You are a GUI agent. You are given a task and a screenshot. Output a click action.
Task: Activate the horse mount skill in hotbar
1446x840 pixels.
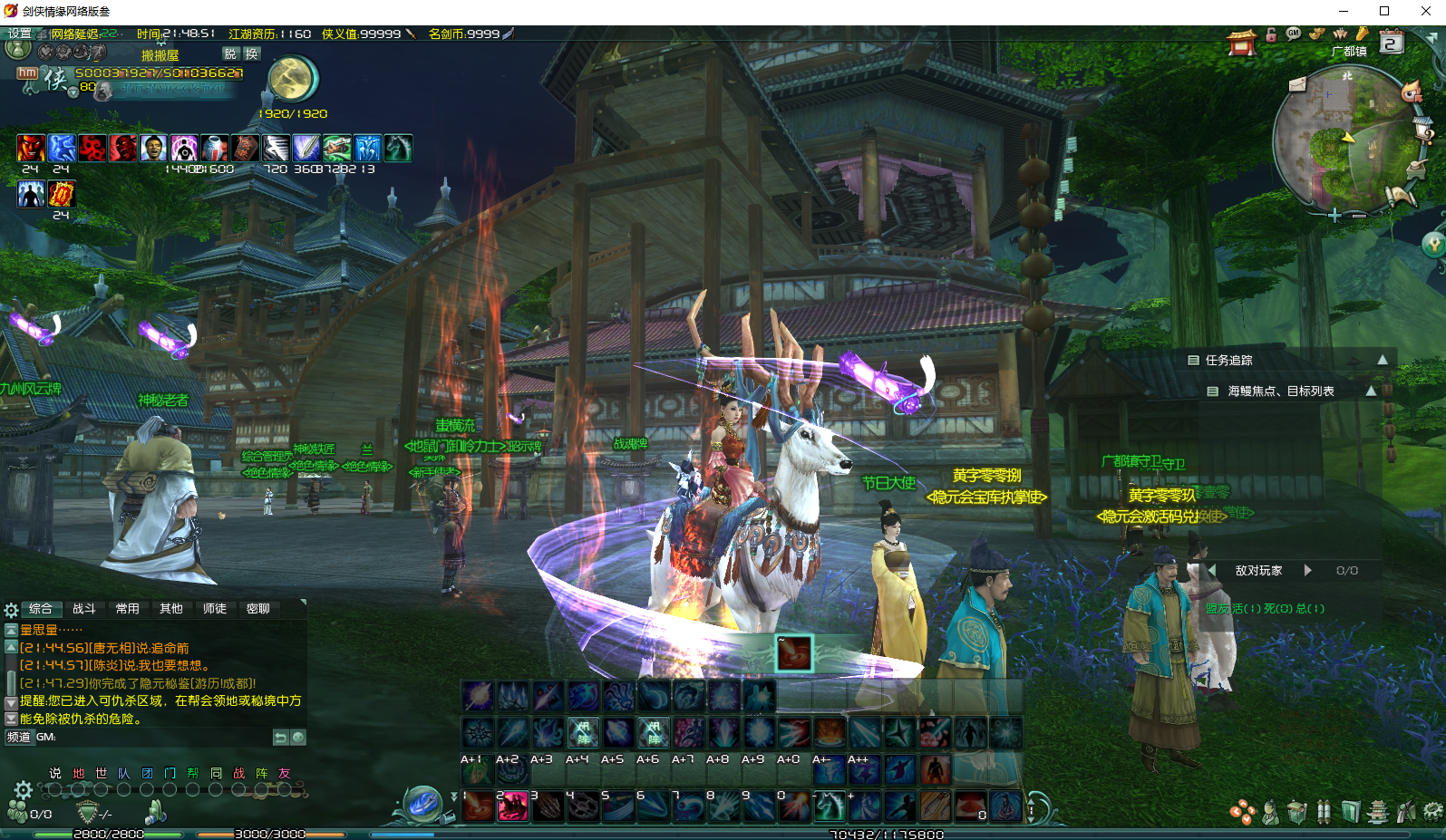coord(830,806)
